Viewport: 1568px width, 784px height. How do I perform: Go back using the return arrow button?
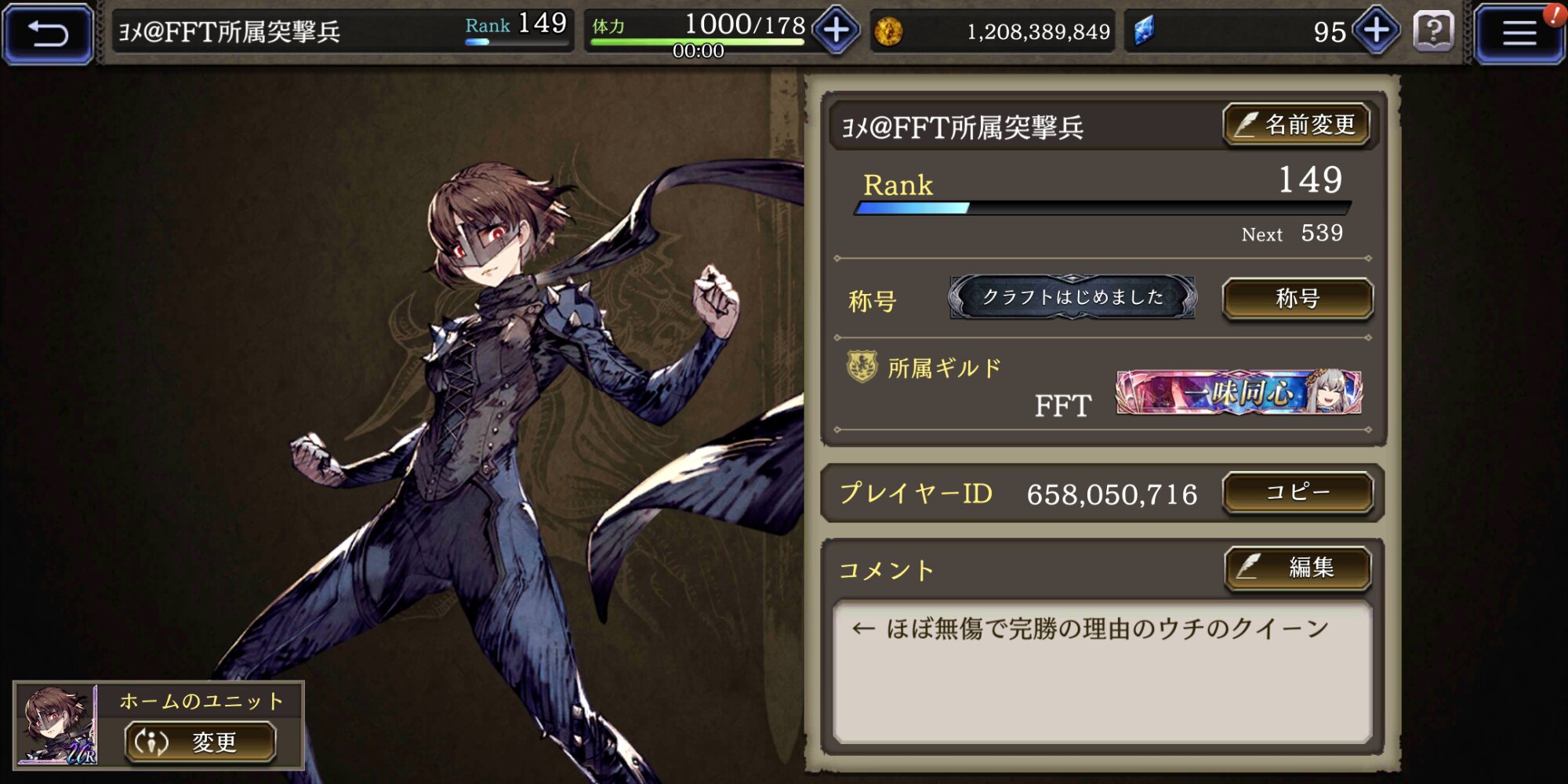(49, 33)
